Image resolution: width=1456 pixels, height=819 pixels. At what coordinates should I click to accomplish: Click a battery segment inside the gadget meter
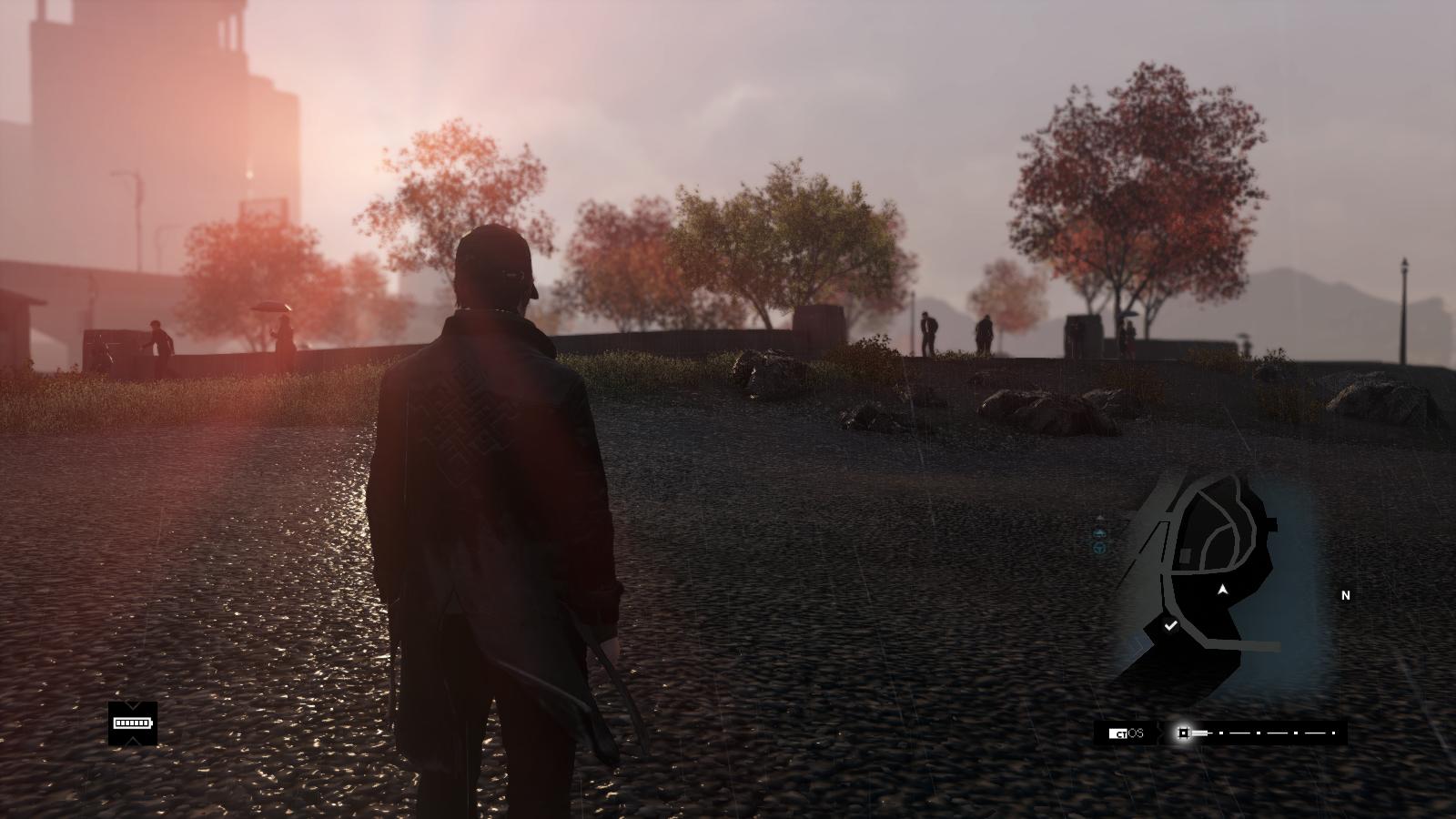121,723
